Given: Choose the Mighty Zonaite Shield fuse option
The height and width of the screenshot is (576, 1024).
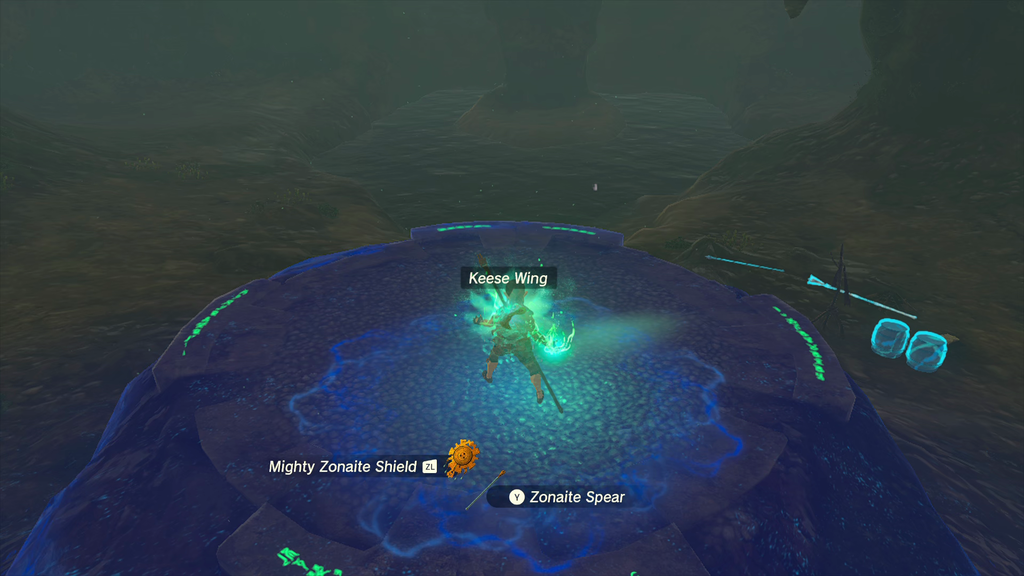Looking at the screenshot, I should [343, 467].
